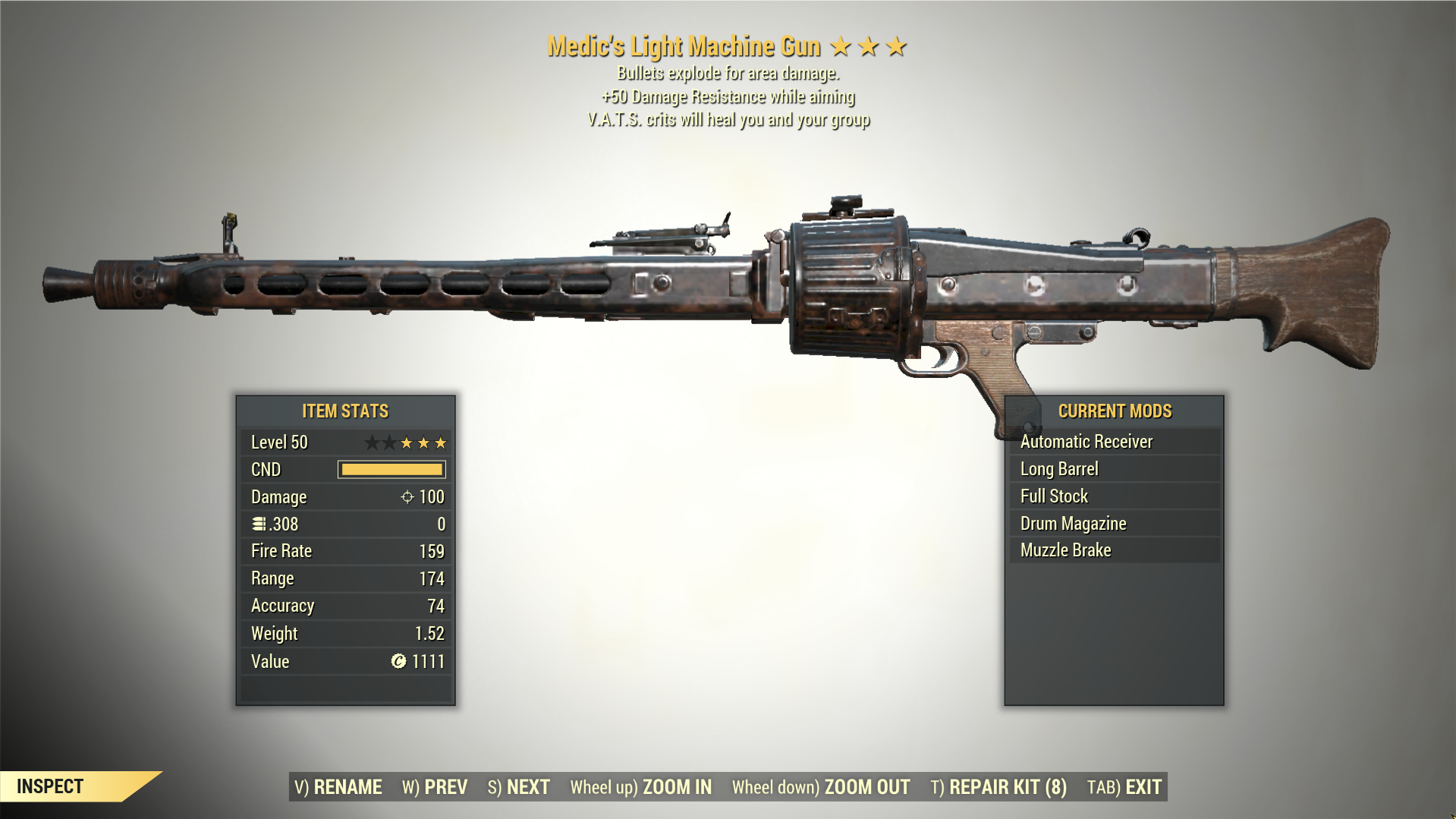Click the faded star in the Level 50 row
The width and height of the screenshot is (1456, 819).
point(372,442)
